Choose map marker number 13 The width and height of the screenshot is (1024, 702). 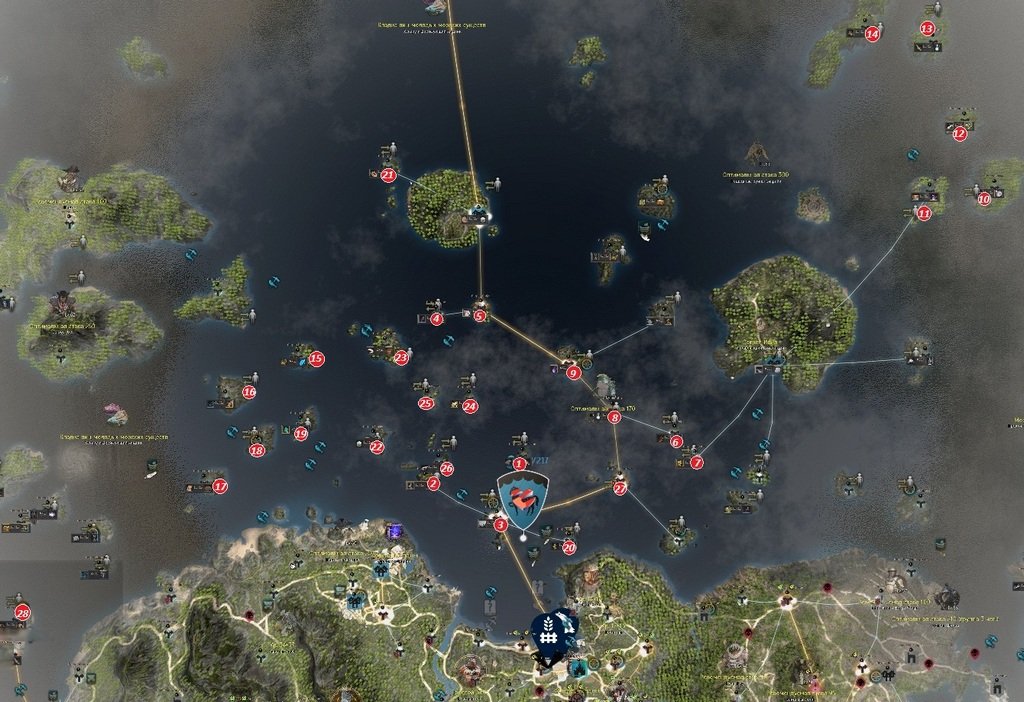(927, 29)
